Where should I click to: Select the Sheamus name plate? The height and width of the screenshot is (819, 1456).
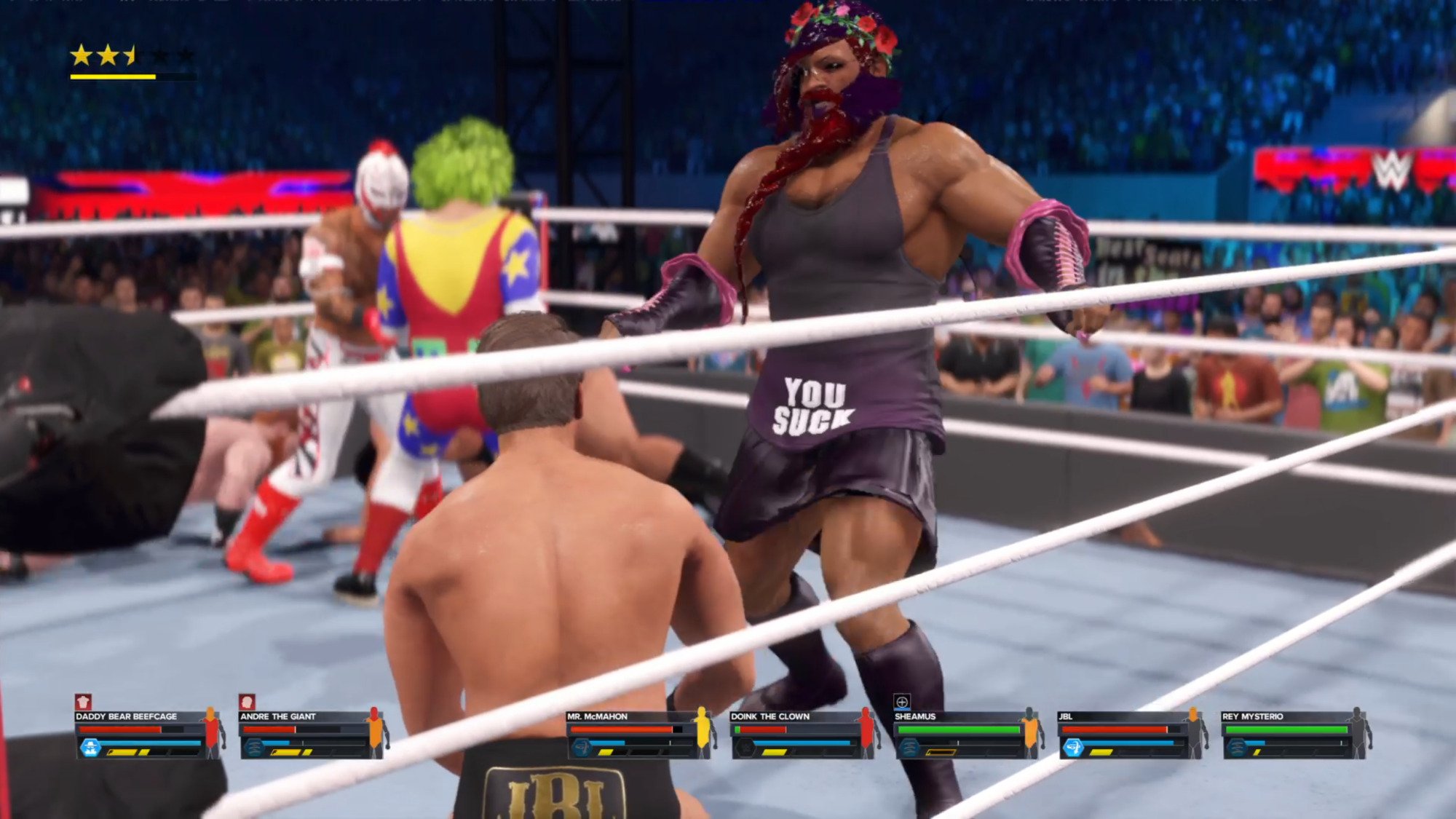tap(915, 716)
